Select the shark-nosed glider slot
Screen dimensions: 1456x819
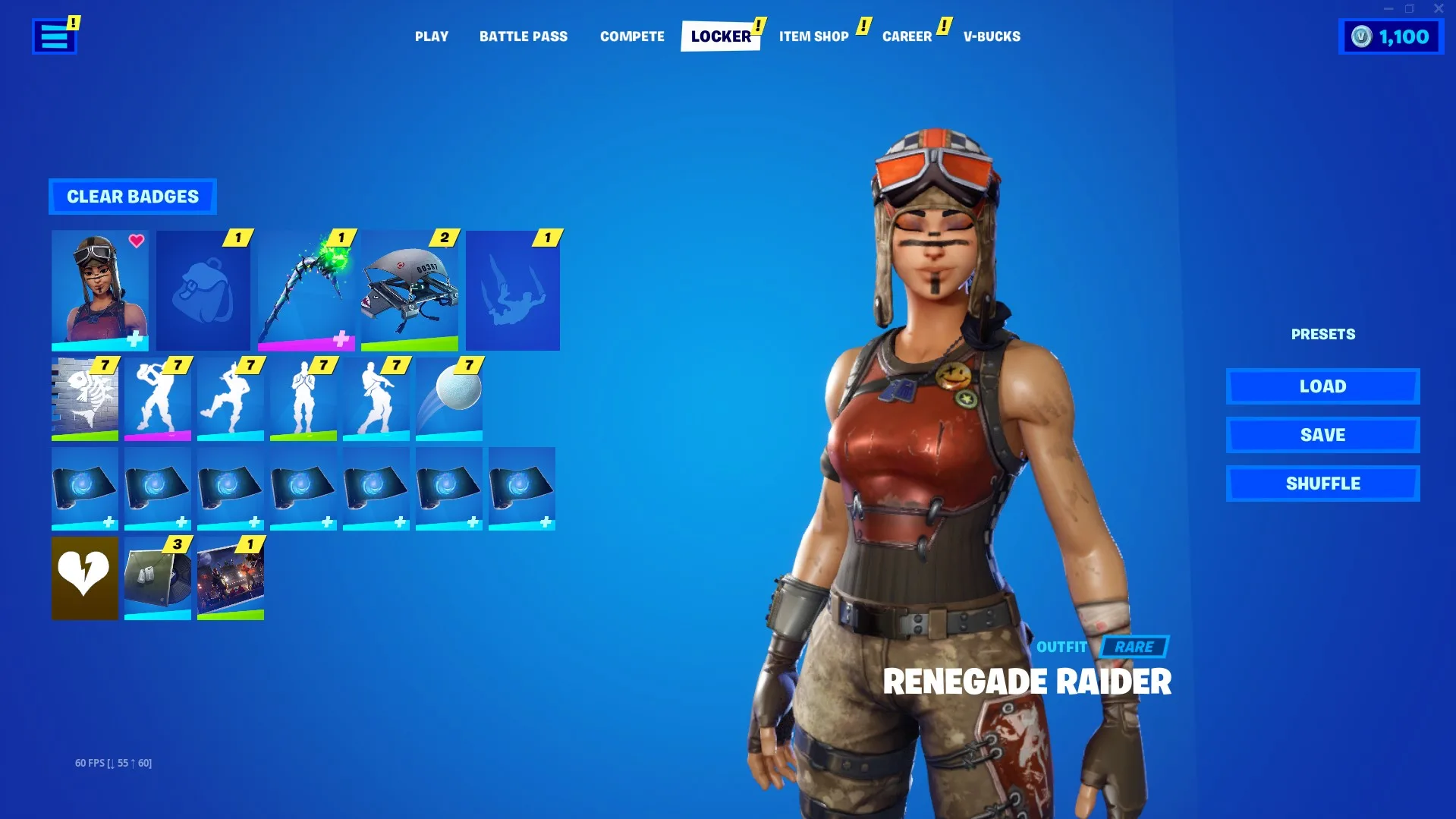409,291
